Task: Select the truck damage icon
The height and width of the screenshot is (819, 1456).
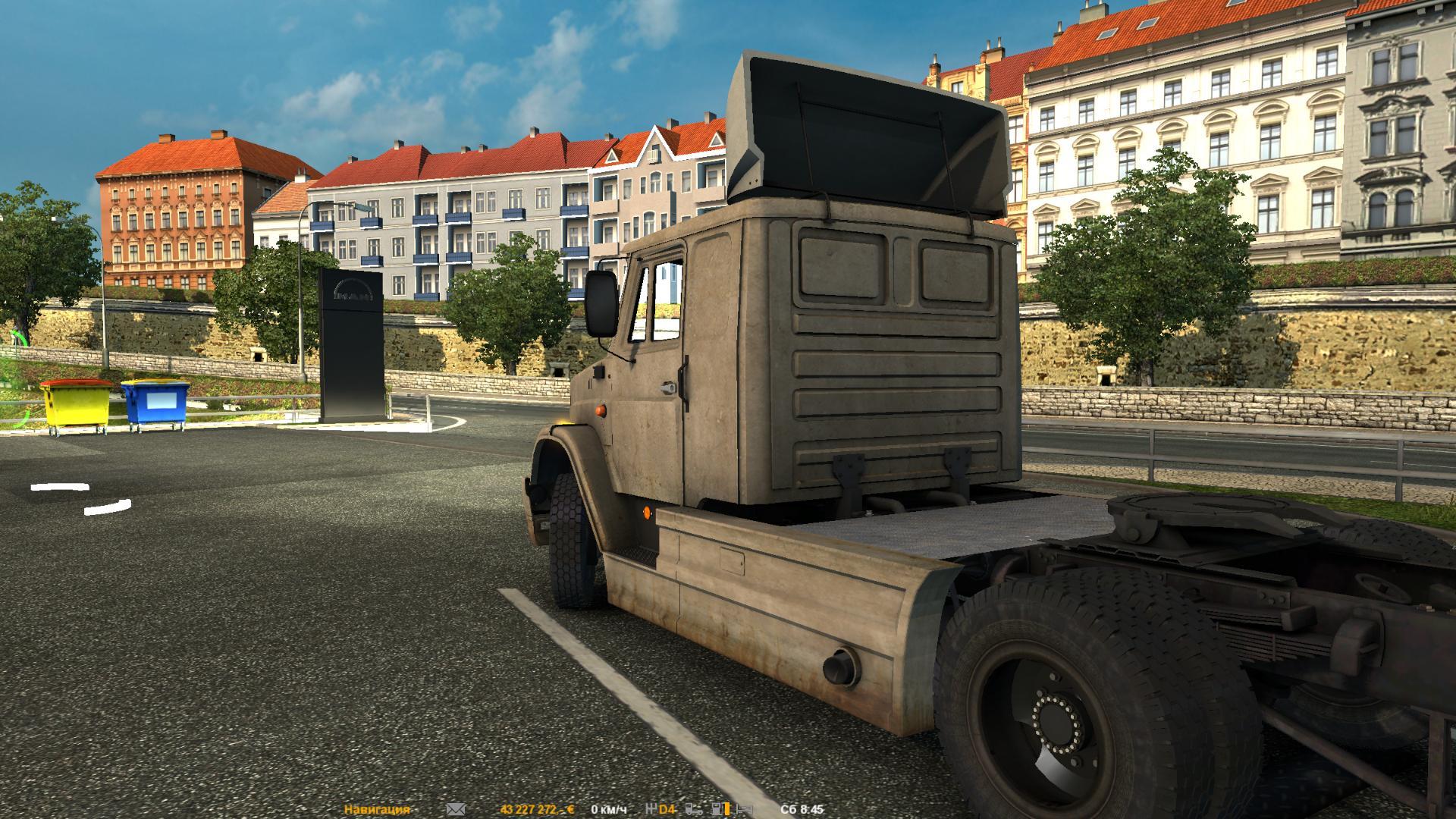Action: (692, 809)
